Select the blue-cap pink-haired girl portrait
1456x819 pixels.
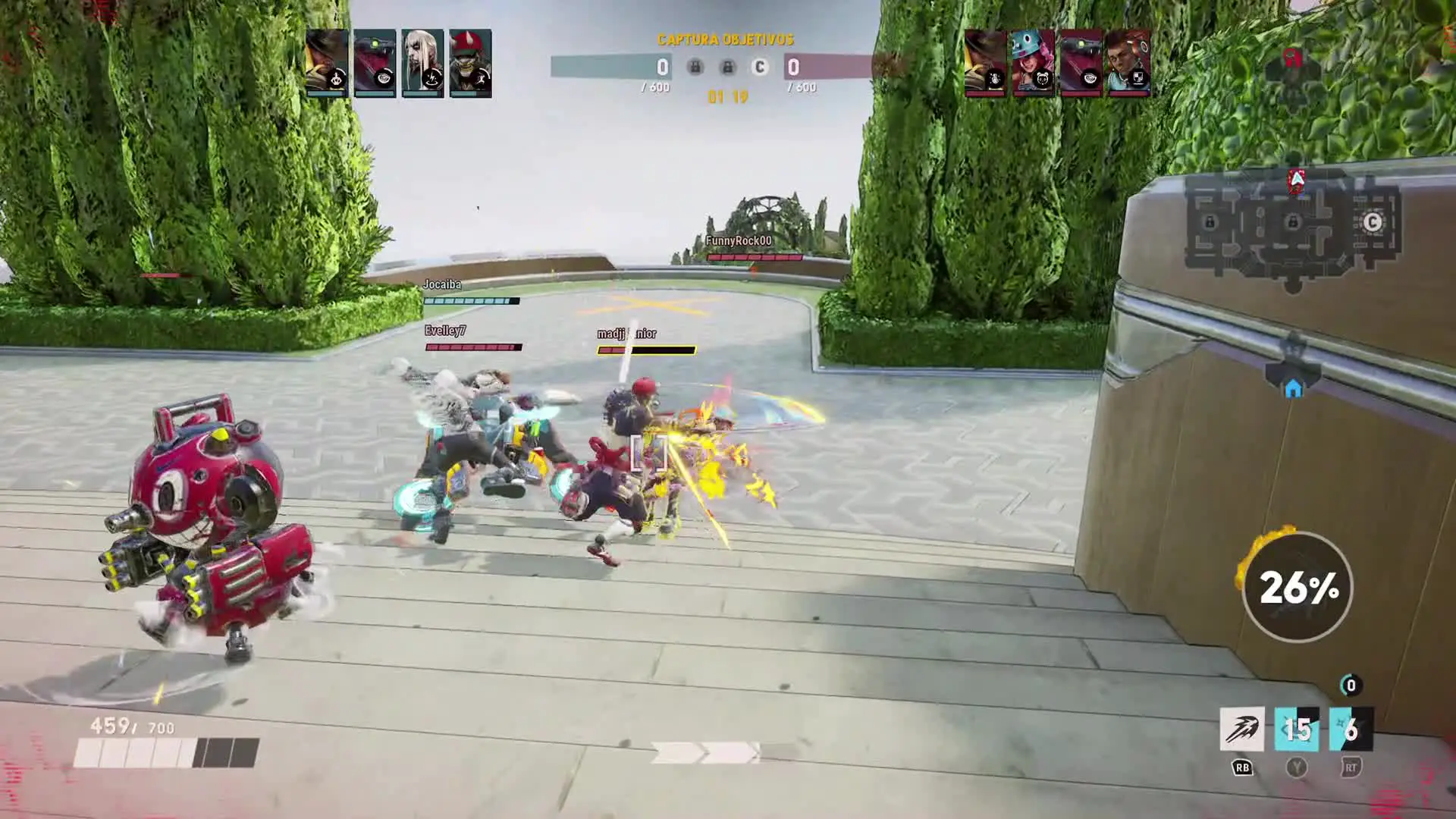point(1032,63)
